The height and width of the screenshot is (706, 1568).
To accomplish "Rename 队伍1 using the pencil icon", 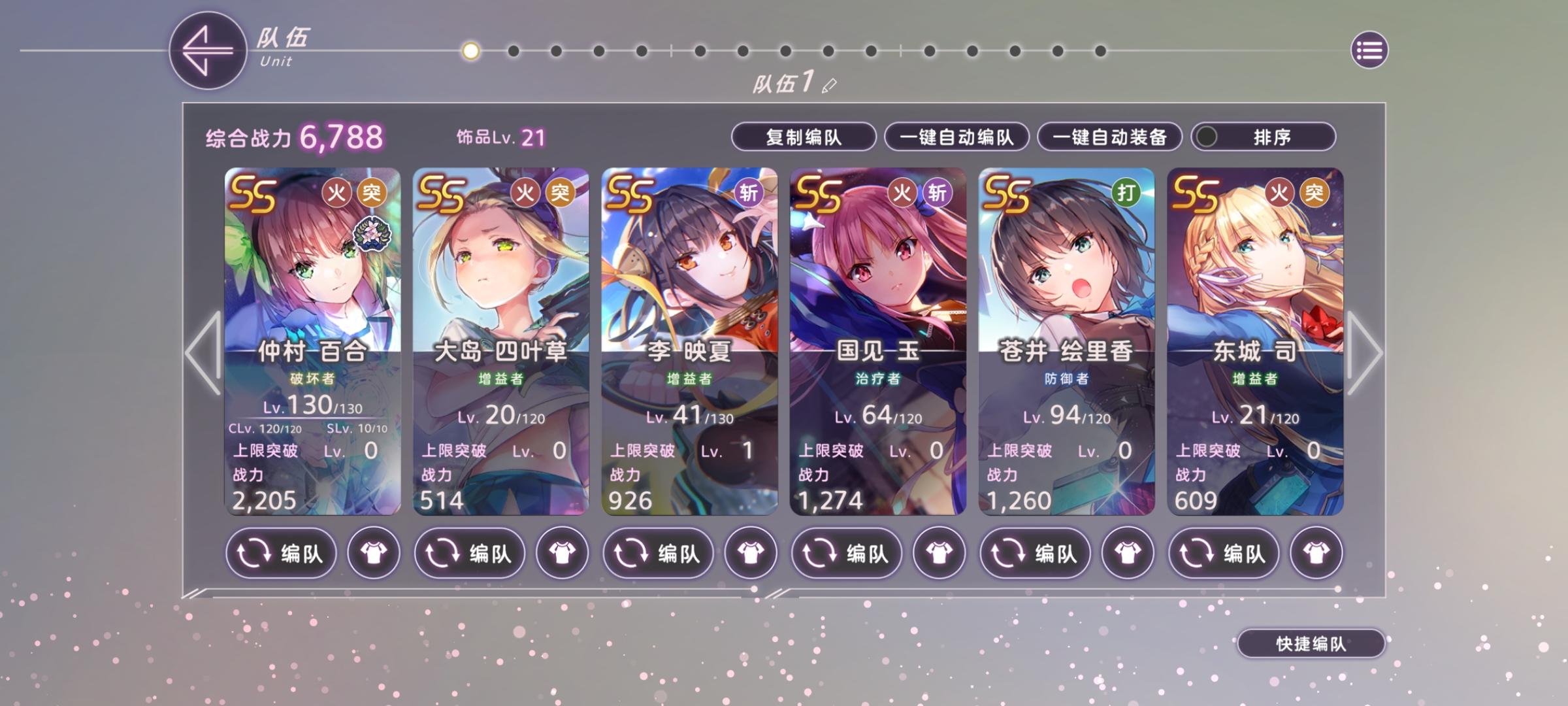I will click(x=830, y=84).
